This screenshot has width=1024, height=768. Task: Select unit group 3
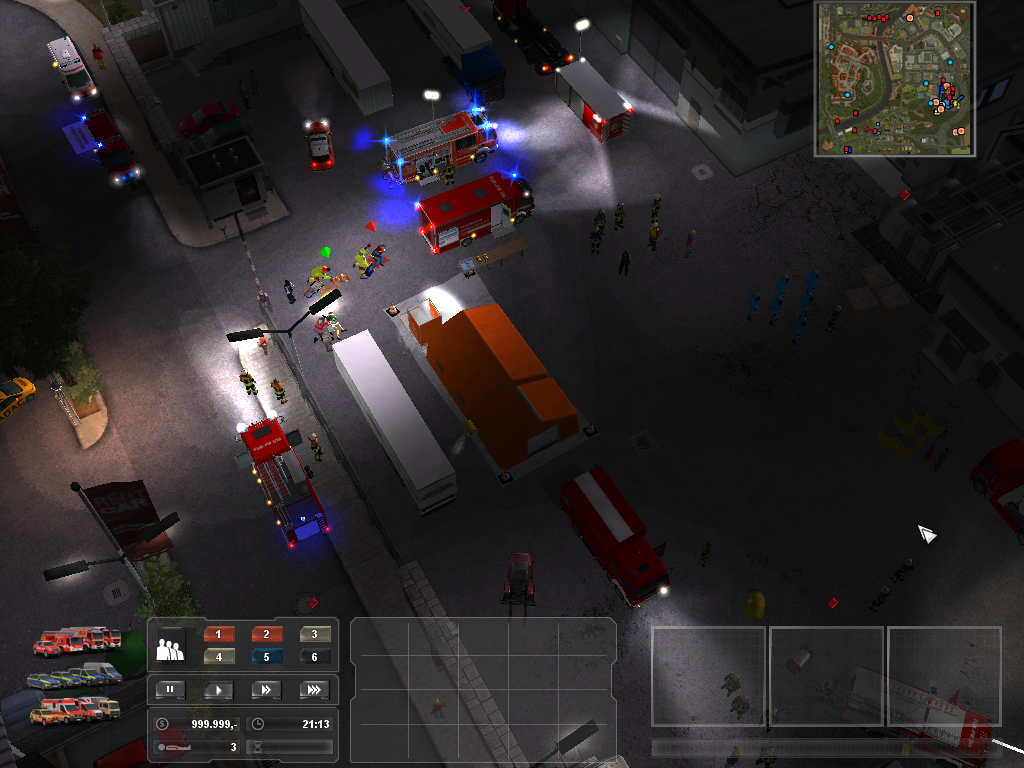point(315,634)
